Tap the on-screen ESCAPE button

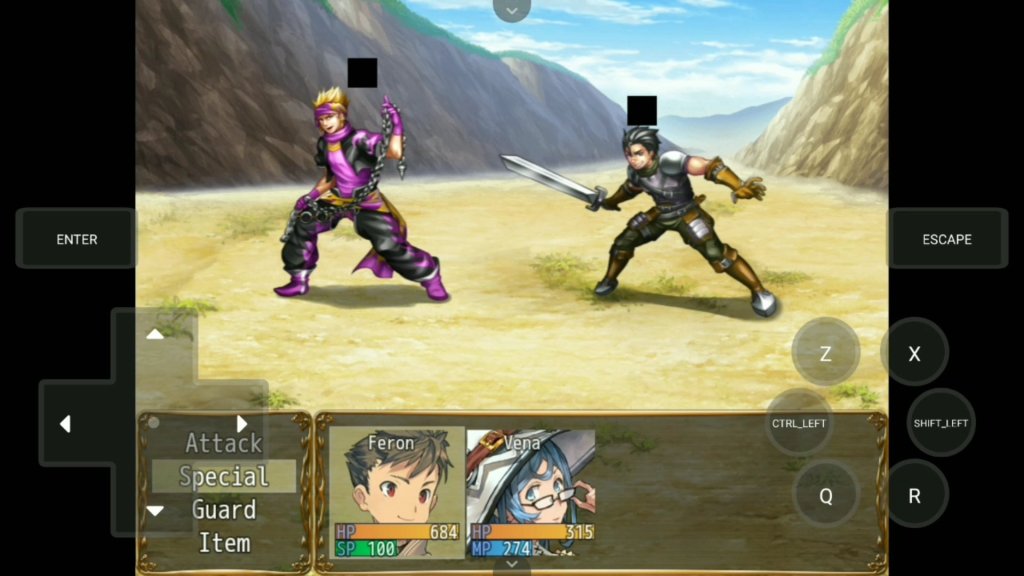pyautogui.click(x=947, y=239)
